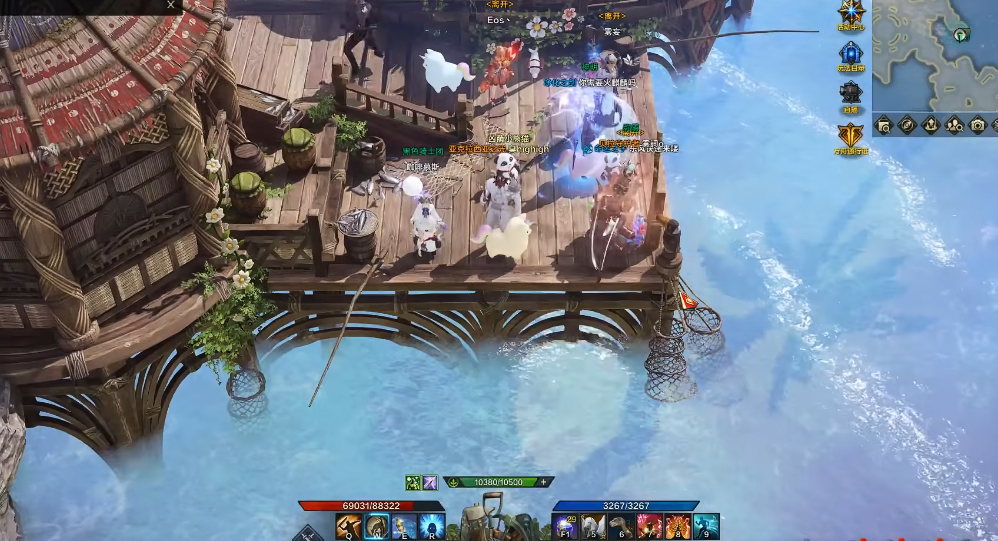Open the 玩法目录 blue portal icon

click(851, 53)
